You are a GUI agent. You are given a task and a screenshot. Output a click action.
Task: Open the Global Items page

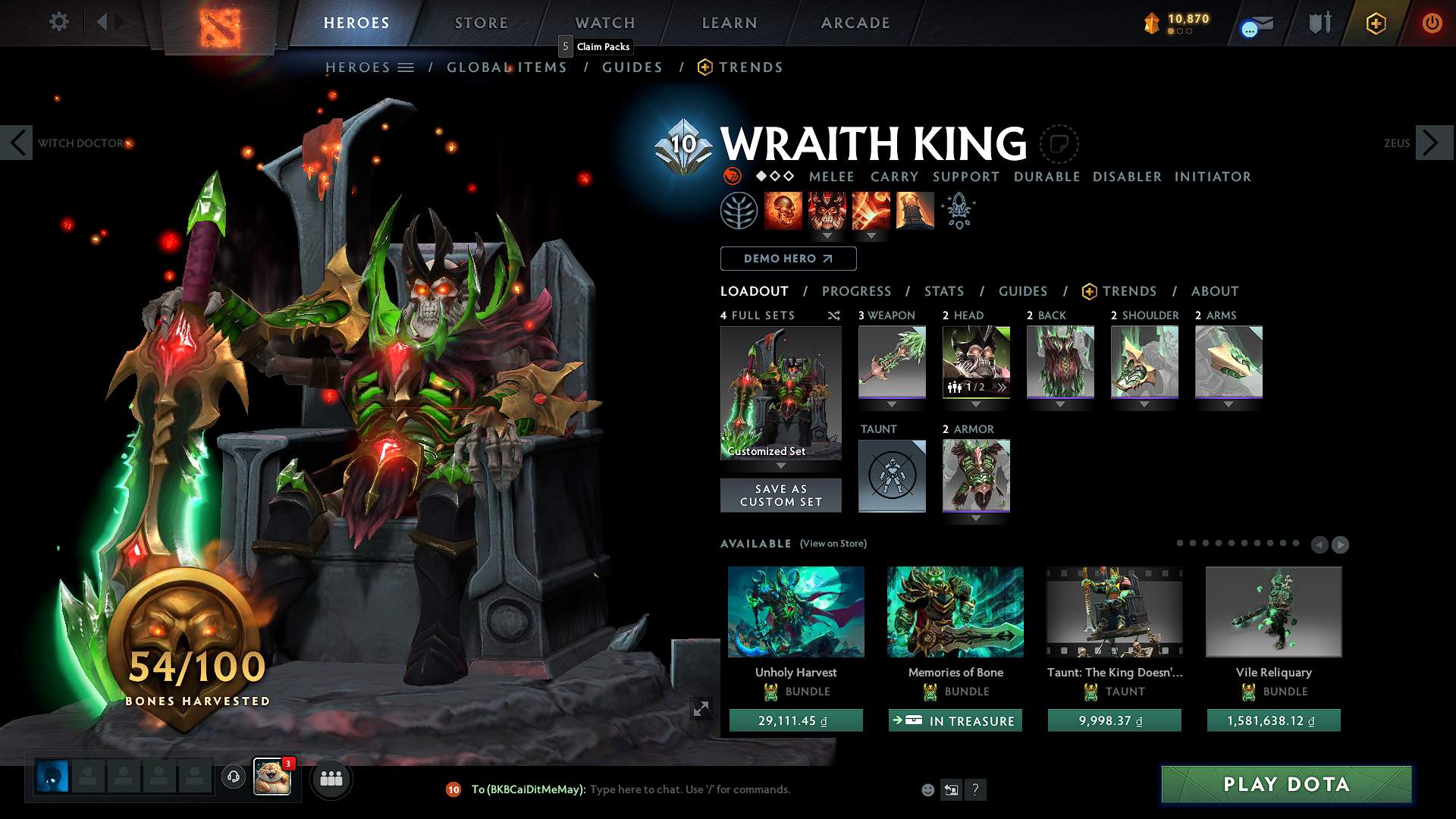[507, 67]
